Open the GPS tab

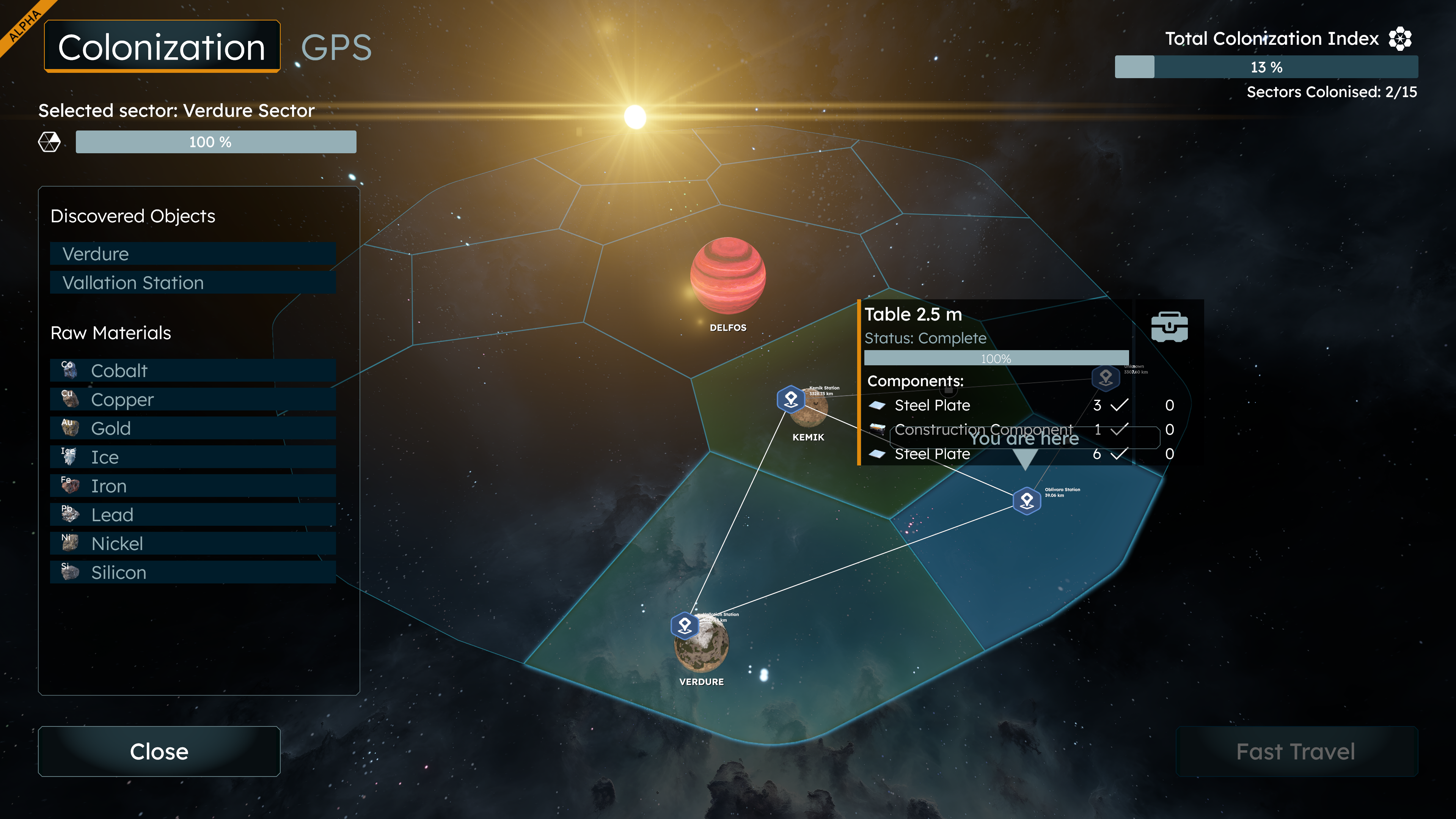[x=336, y=47]
